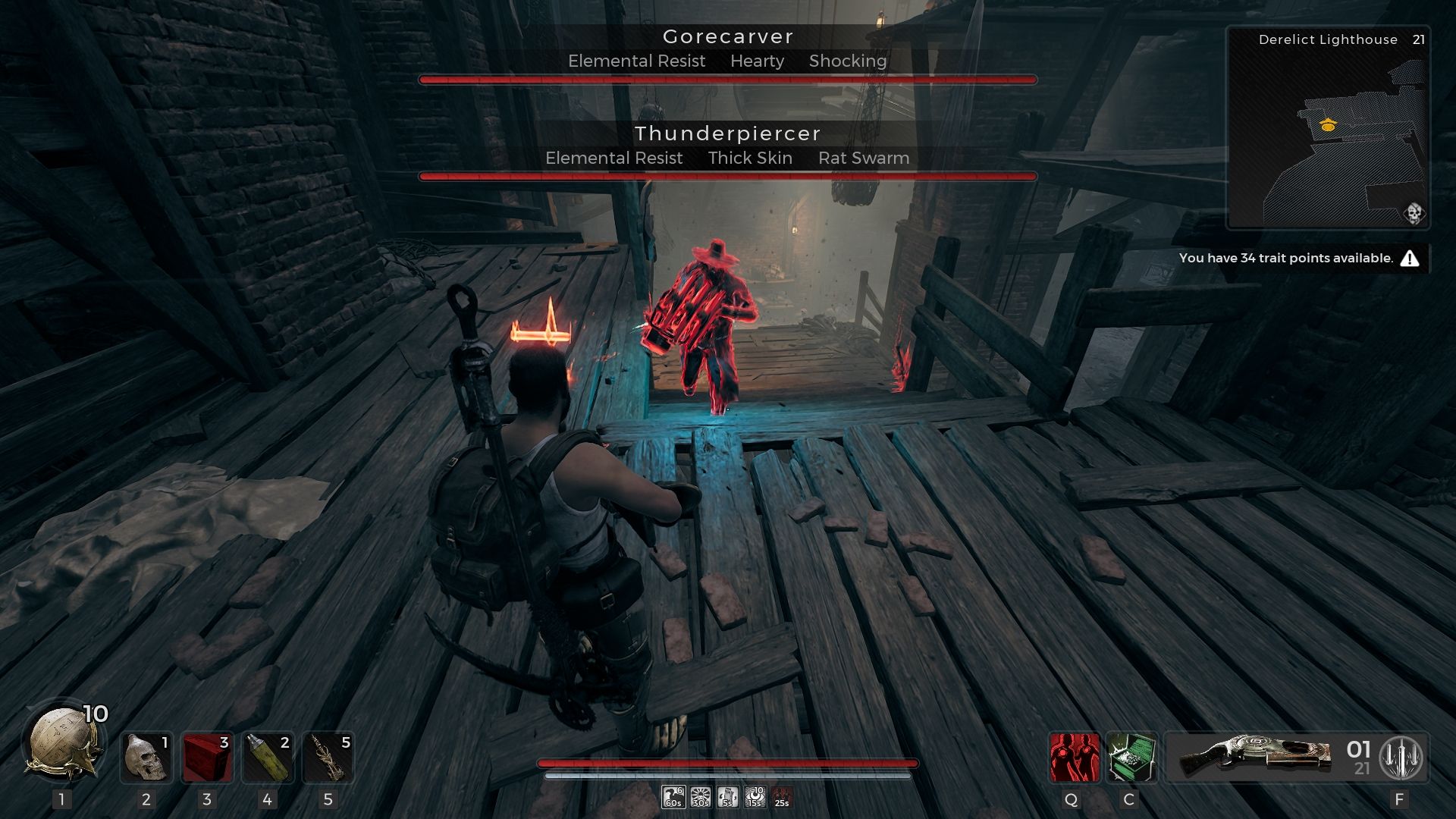
Task: Select the bone charm item in slot 5
Action: tap(329, 758)
